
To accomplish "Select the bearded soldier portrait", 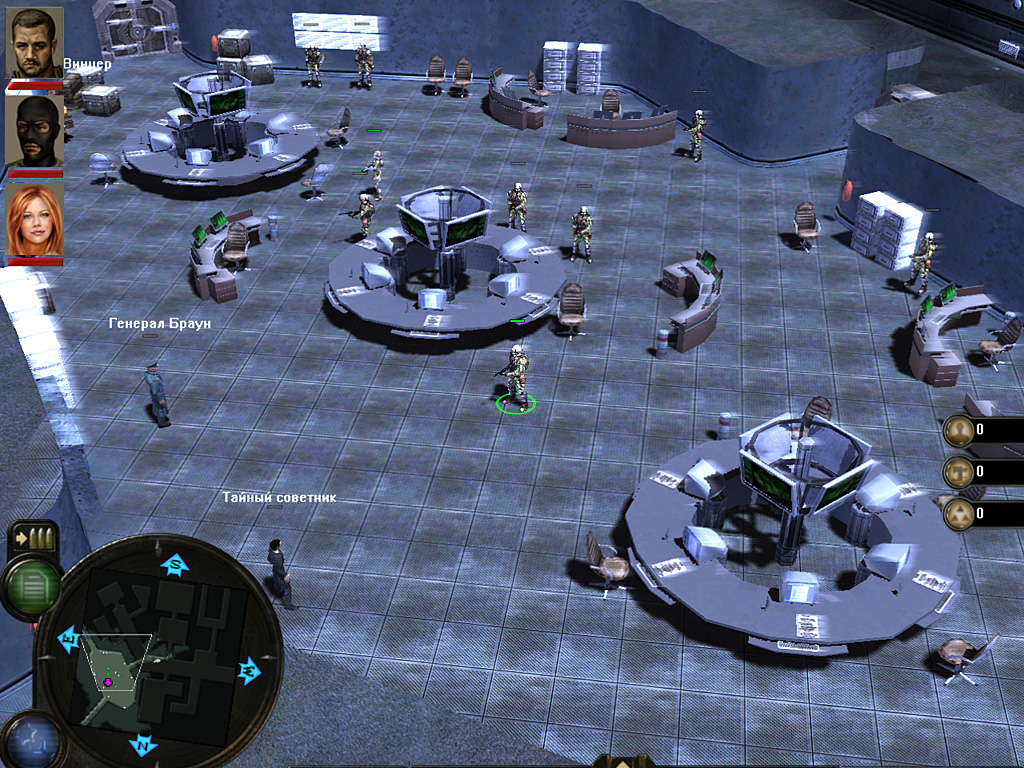I will coord(35,43).
